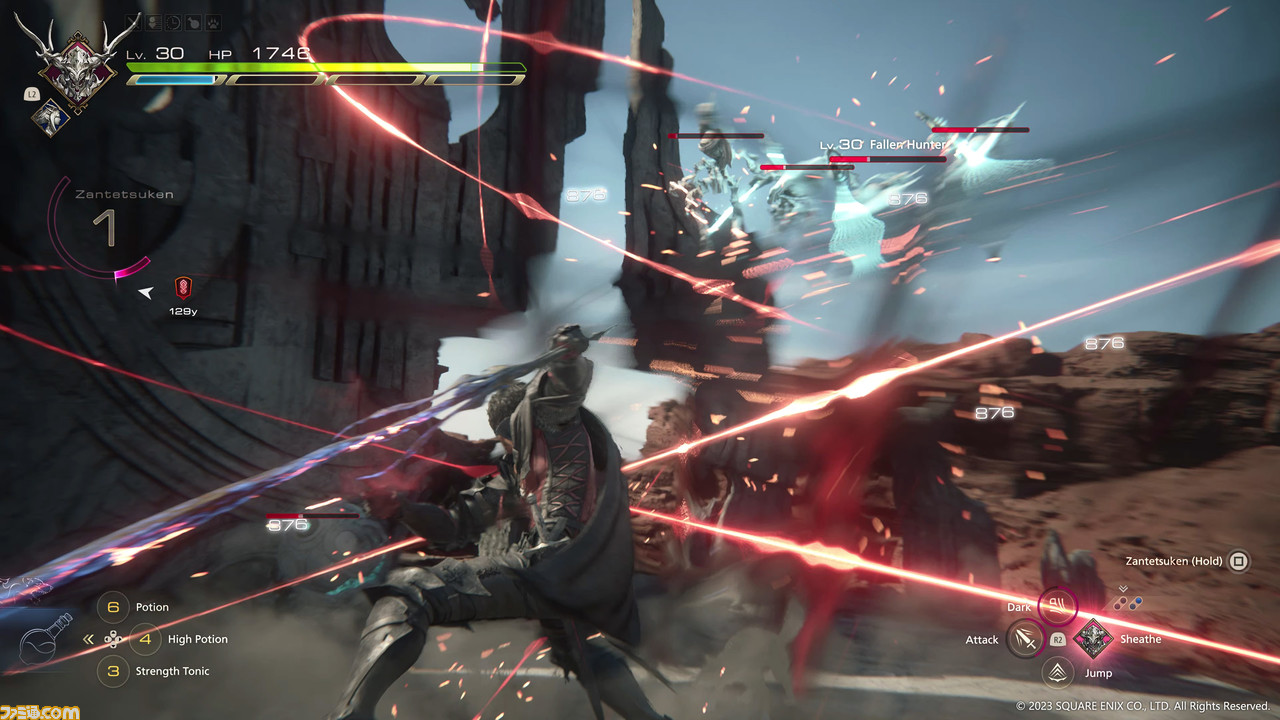Collapse the item shortcuts with the double chevron
Image resolution: width=1280 pixels, height=720 pixels.
88,637
